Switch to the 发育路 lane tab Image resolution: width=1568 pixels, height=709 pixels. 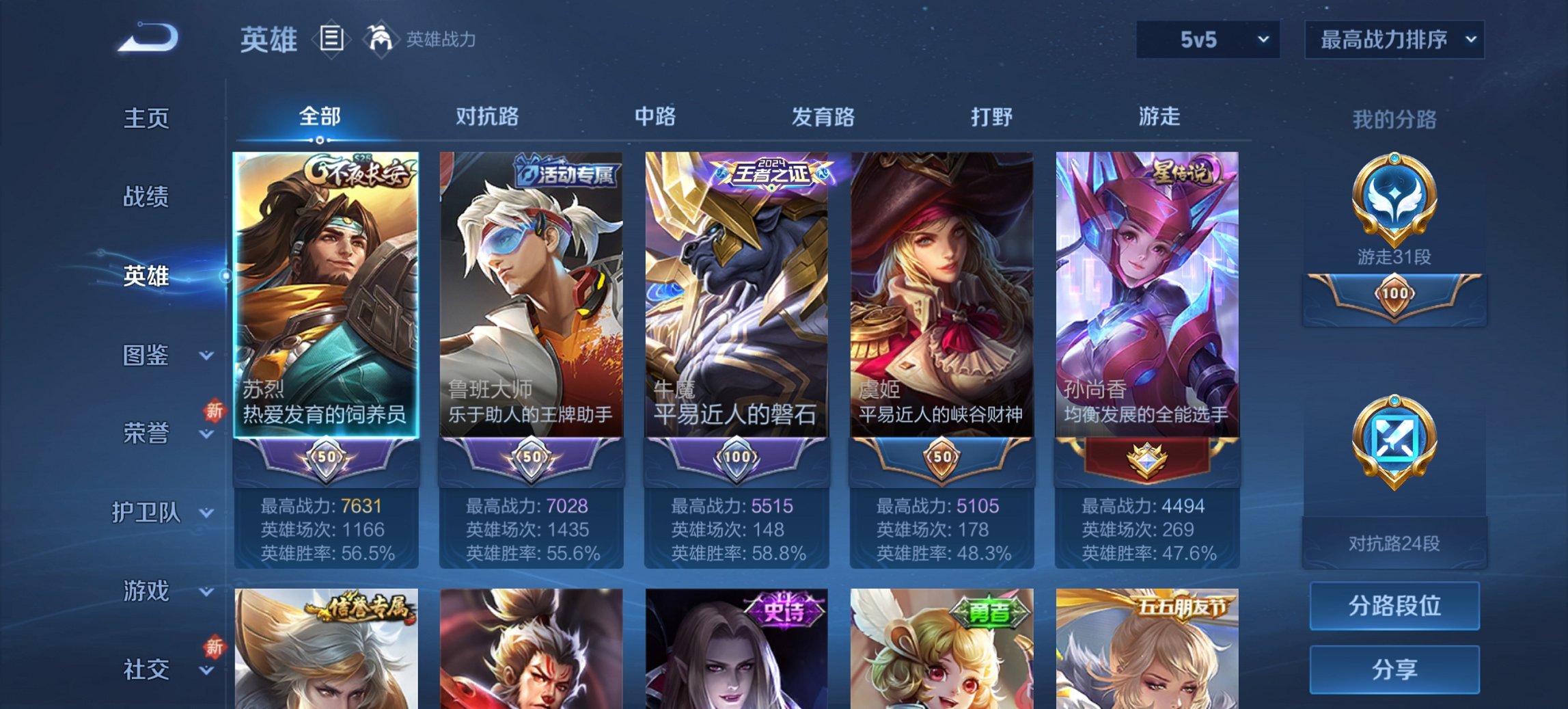824,116
